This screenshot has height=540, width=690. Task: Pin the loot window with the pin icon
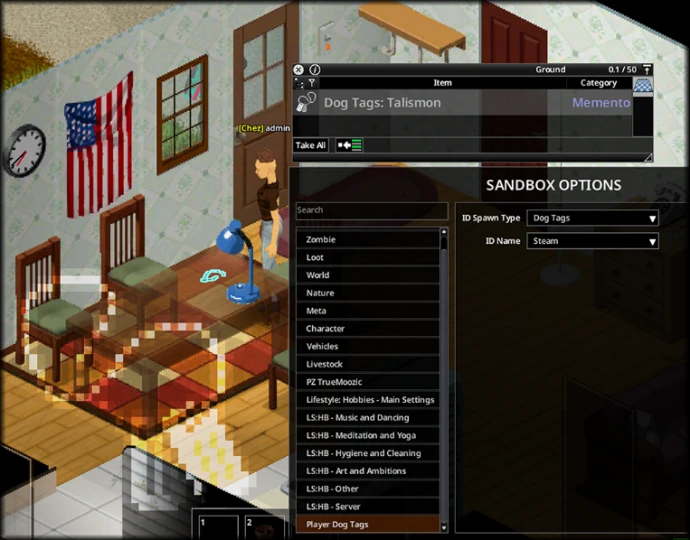point(643,70)
